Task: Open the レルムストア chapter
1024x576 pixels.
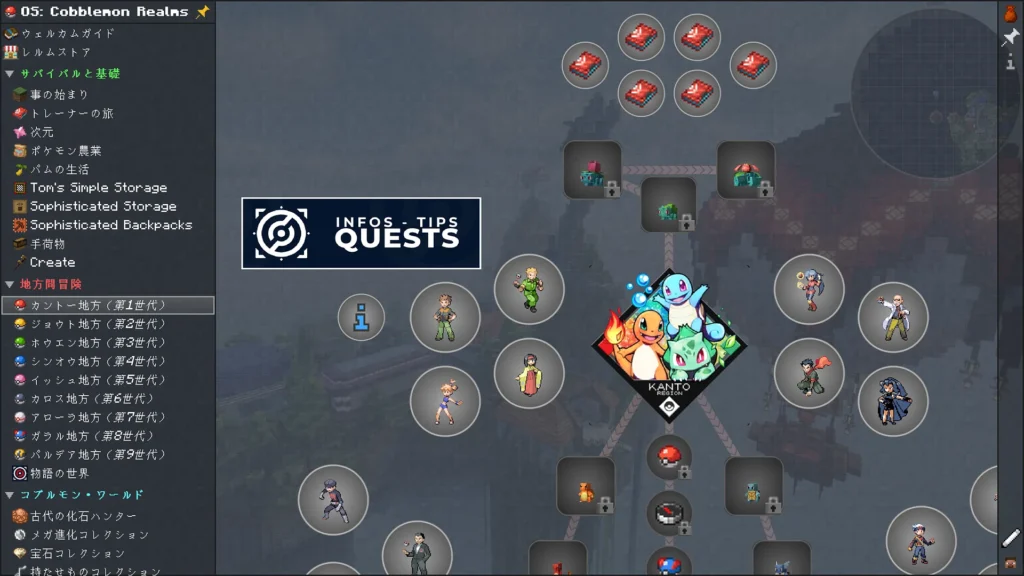Action: click(x=57, y=52)
